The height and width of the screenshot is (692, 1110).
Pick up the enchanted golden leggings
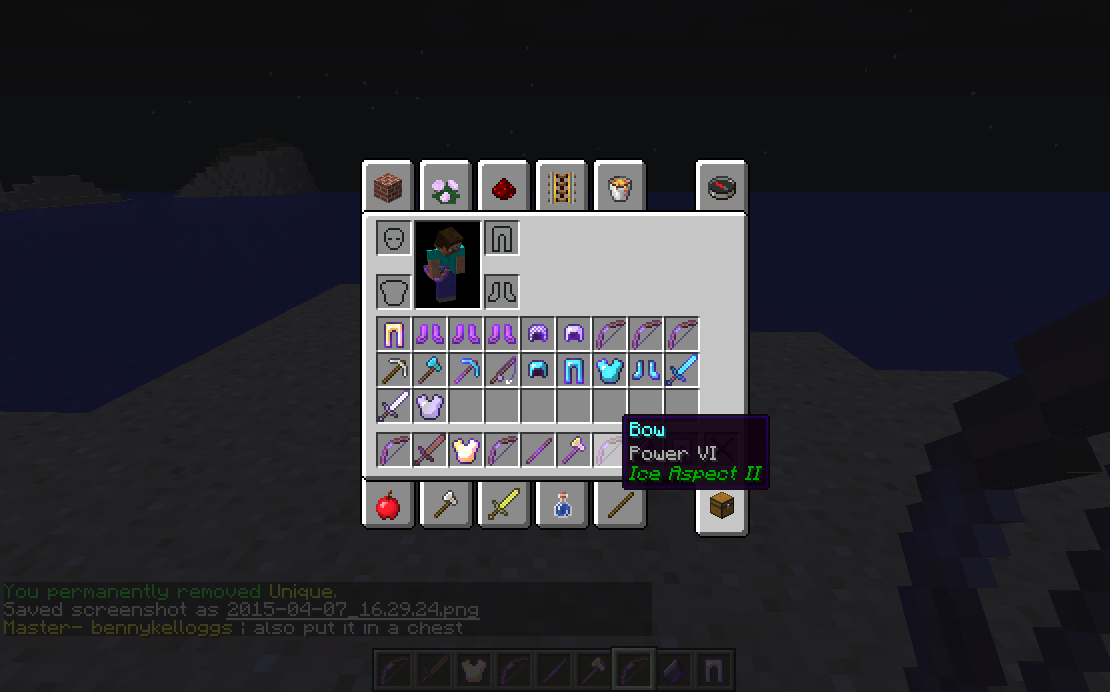click(393, 334)
